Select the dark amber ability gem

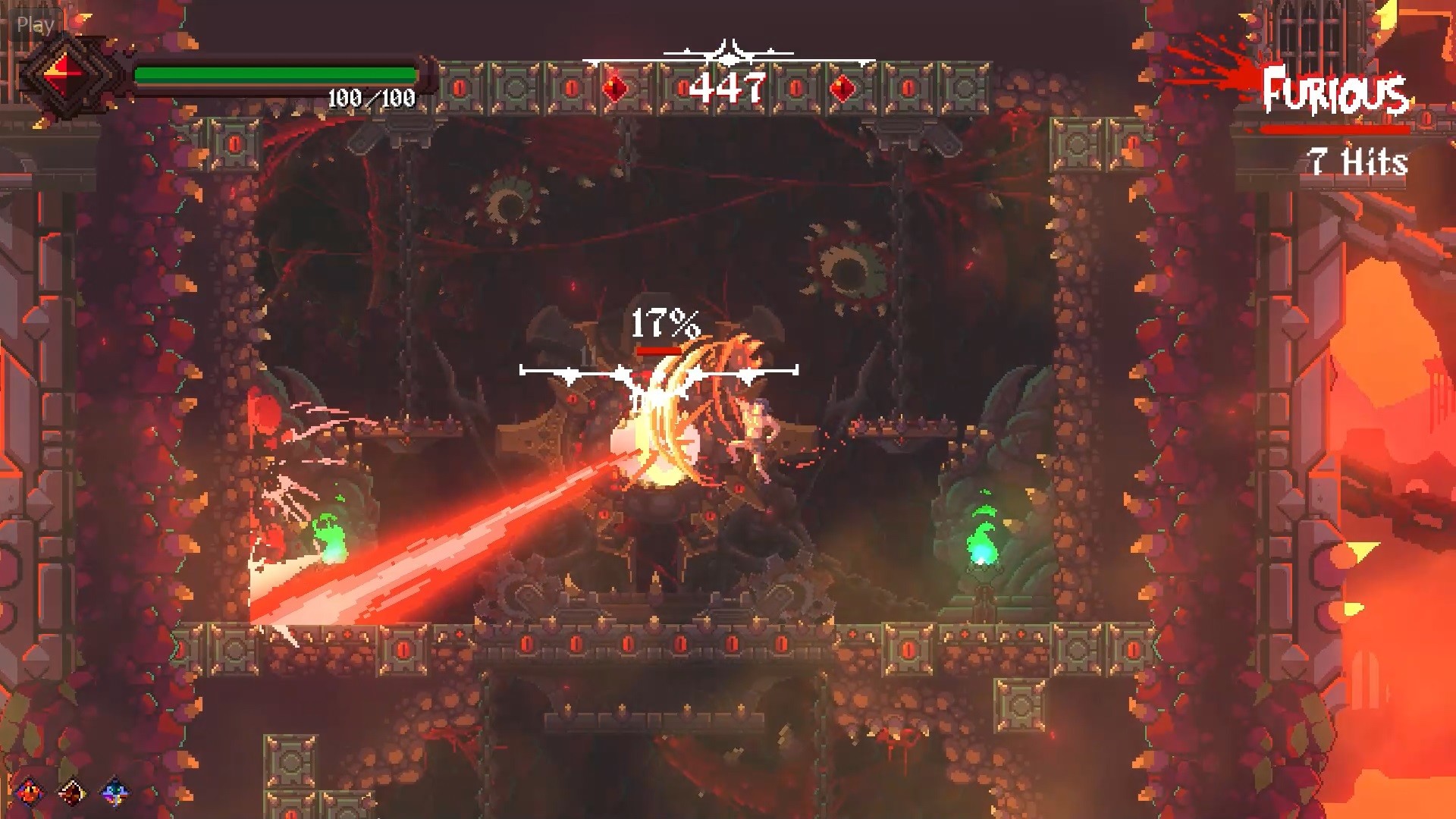(71, 792)
